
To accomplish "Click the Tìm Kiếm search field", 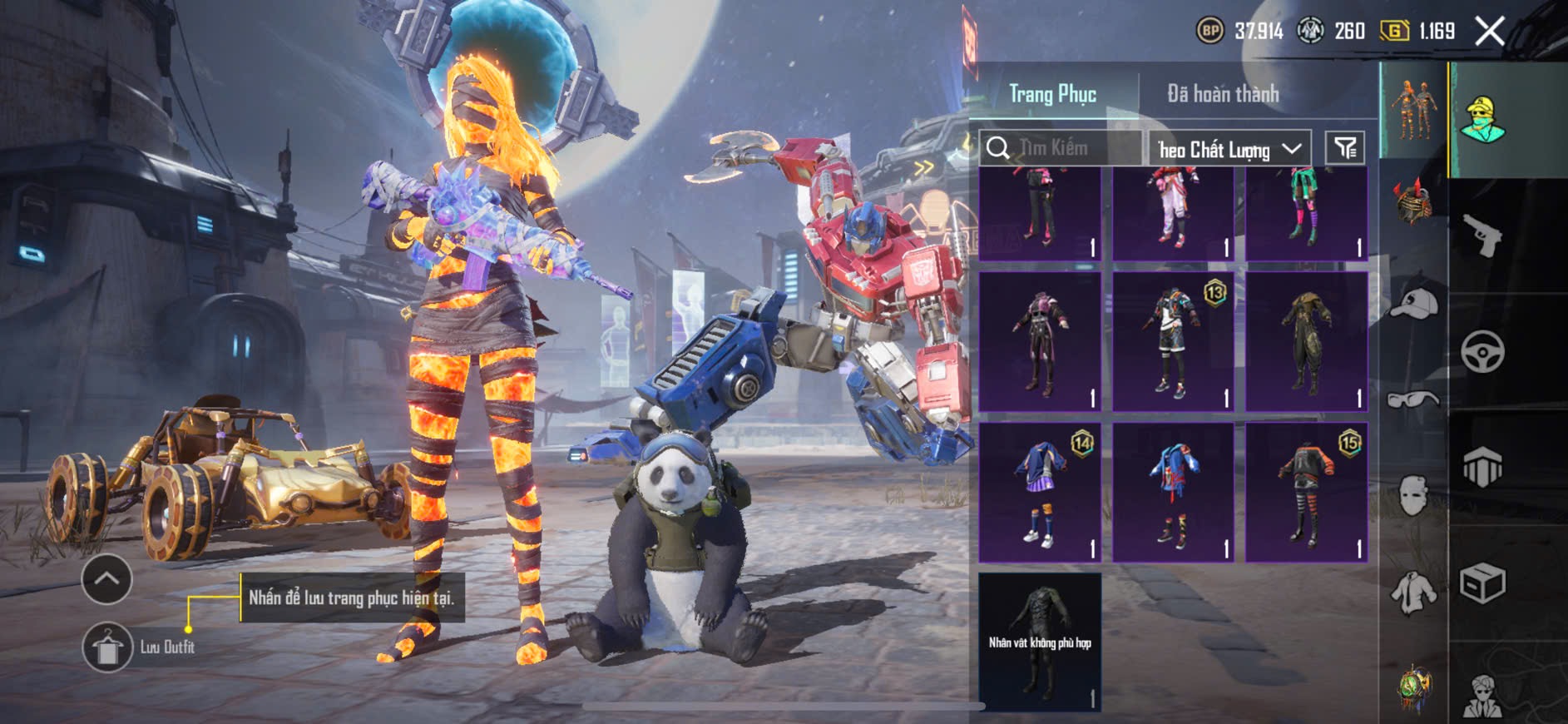I will click(1061, 148).
